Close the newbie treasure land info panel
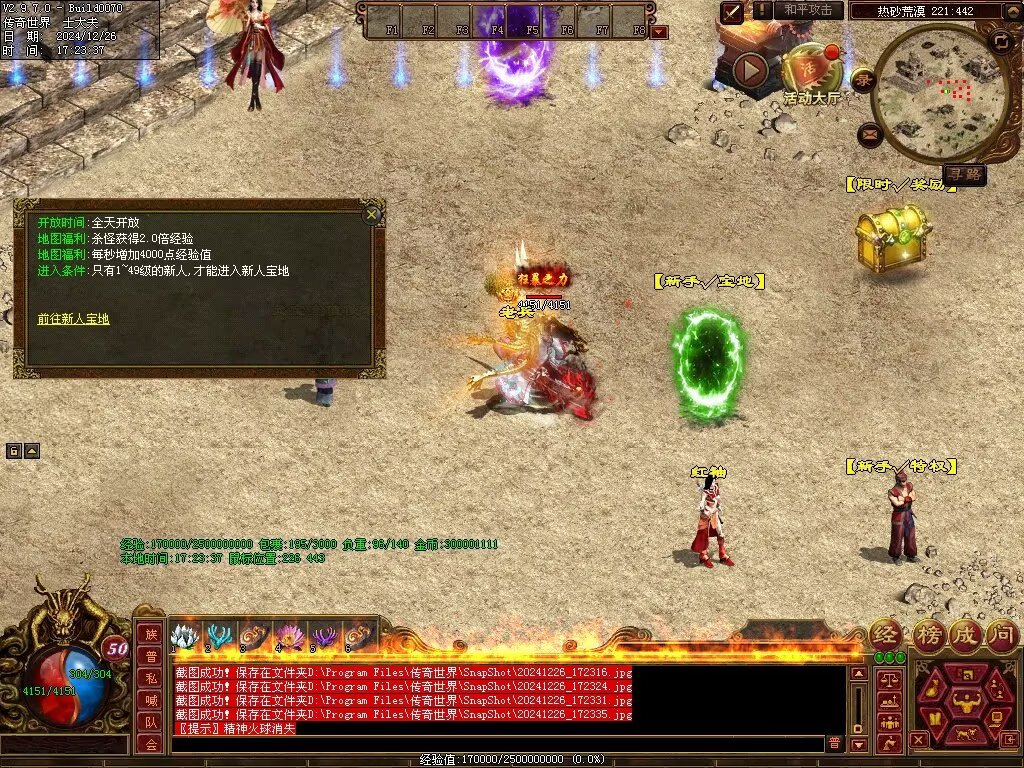 tap(372, 214)
